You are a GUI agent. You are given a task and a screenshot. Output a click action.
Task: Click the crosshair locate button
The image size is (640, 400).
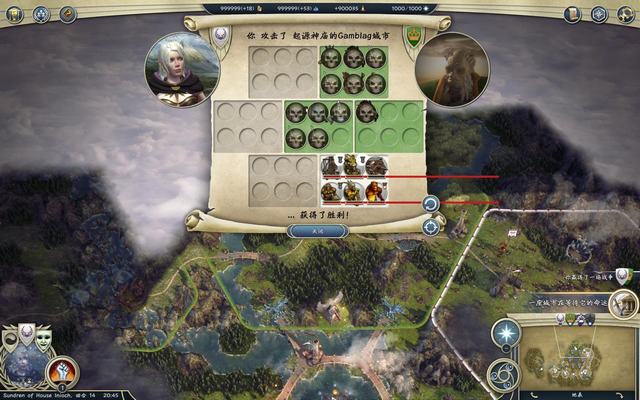click(430, 227)
